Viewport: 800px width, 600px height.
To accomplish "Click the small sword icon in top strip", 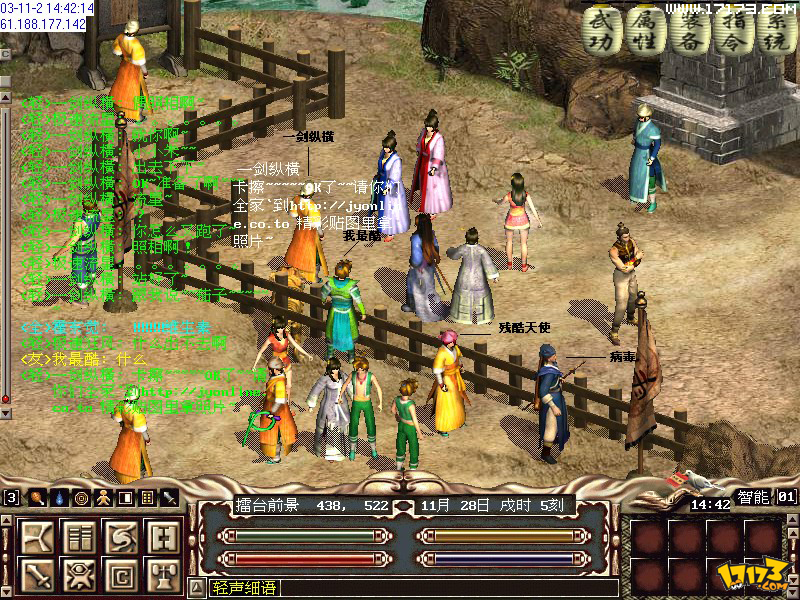I will point(170,497).
